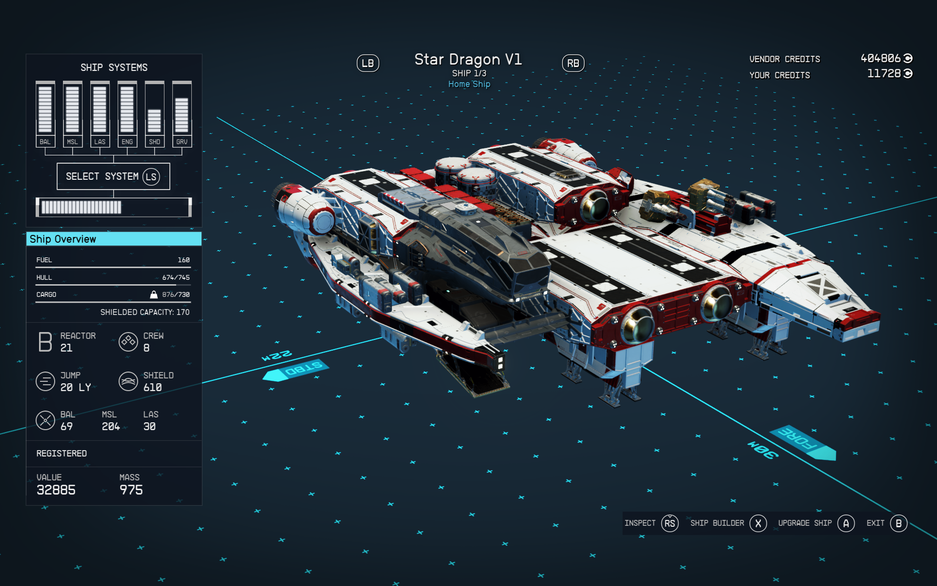Click the Select System box
Screen dimensions: 937x586
(x=113, y=177)
